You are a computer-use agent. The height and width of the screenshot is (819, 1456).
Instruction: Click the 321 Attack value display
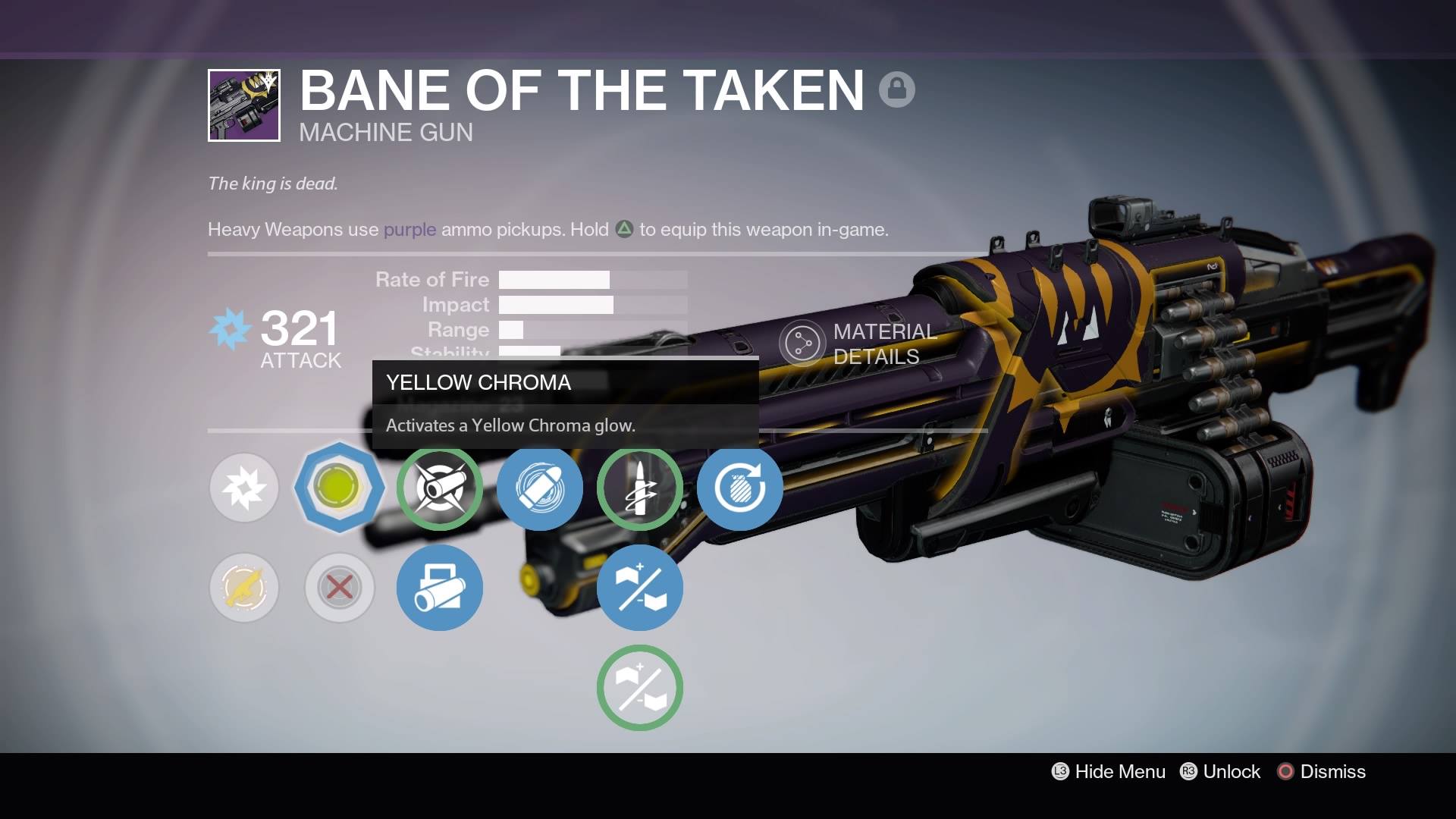pos(298,329)
